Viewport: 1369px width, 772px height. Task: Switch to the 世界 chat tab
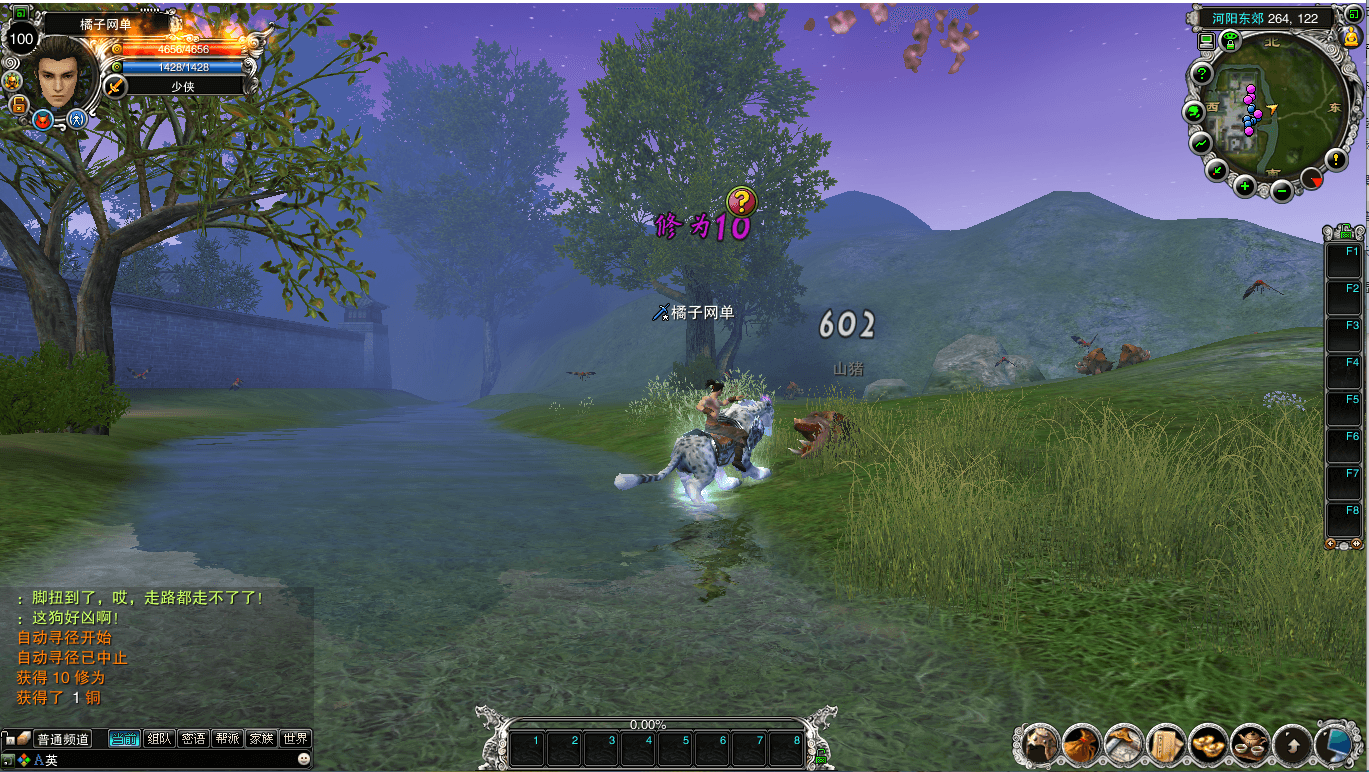(x=295, y=739)
